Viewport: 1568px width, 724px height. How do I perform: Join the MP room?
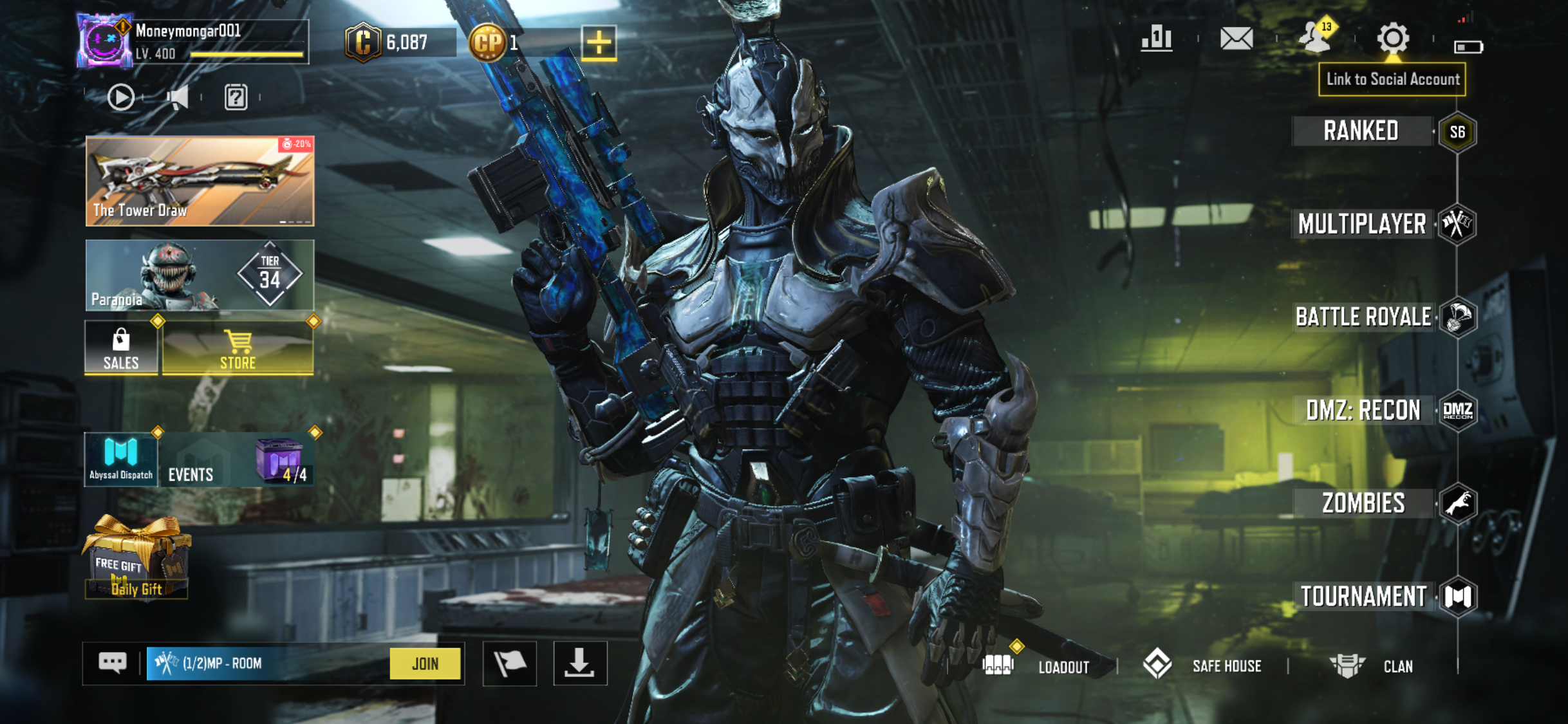click(x=425, y=664)
